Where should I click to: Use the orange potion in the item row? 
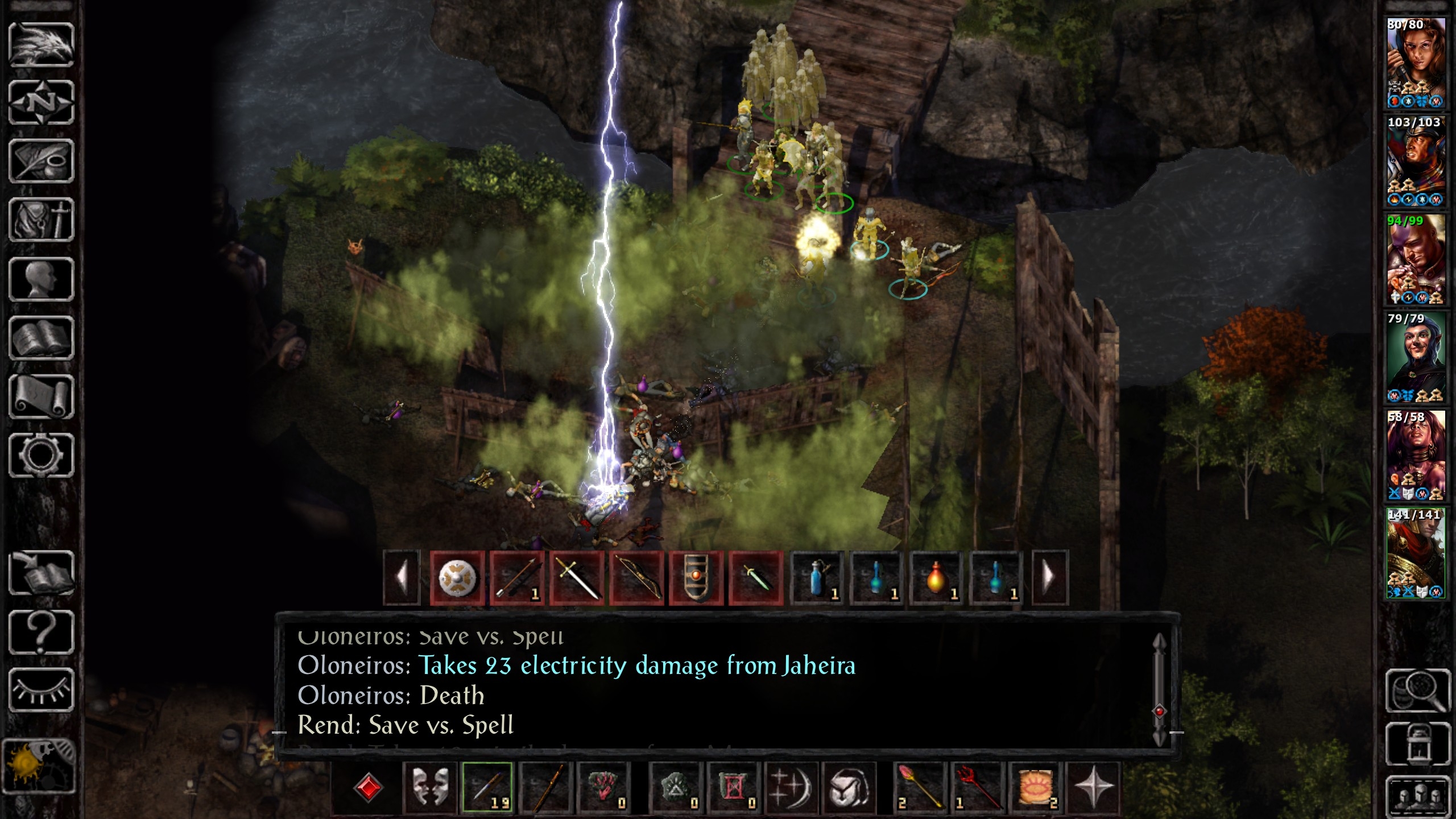click(x=936, y=577)
